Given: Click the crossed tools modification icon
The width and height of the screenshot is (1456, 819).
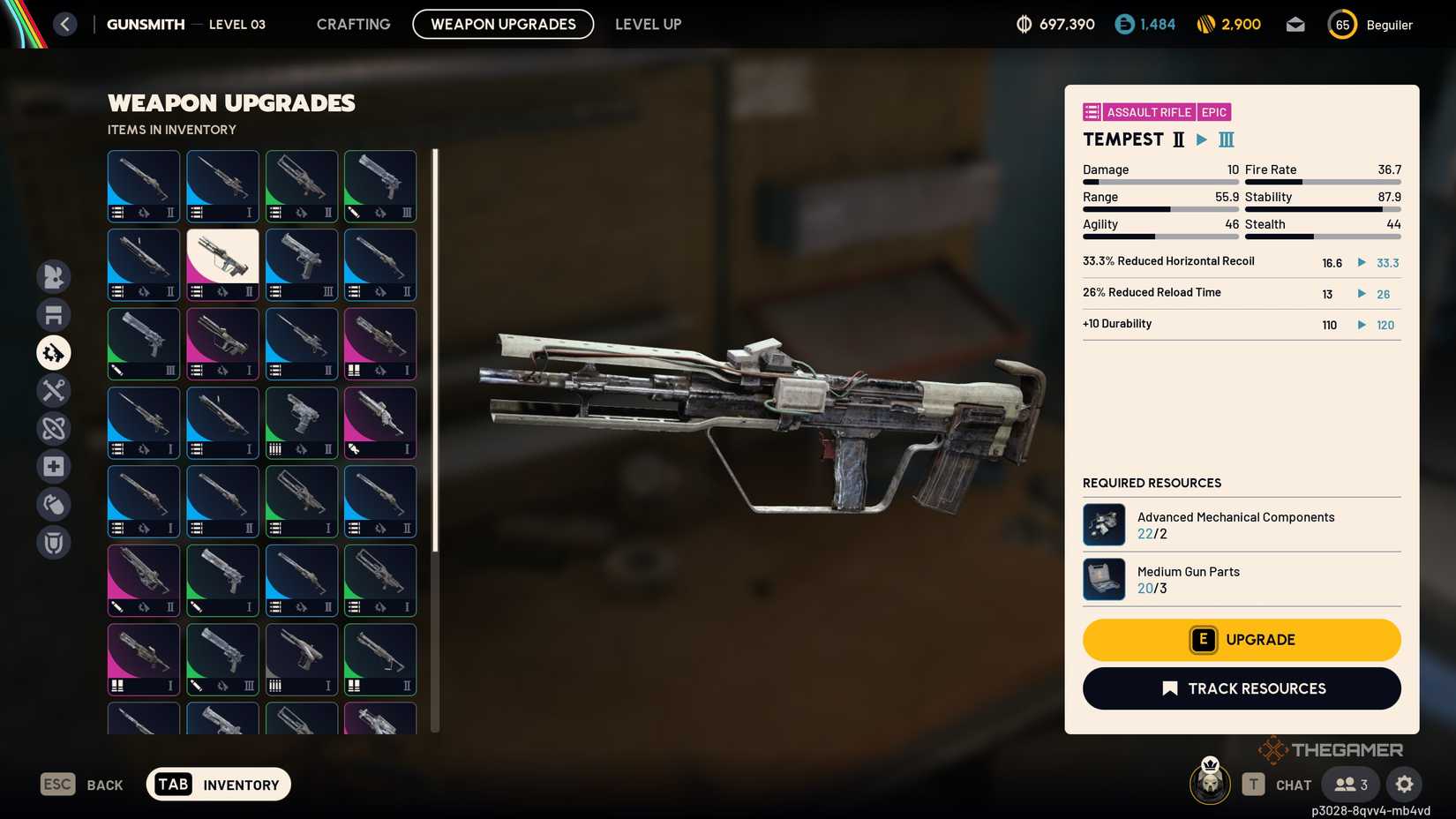Looking at the screenshot, I should click(x=54, y=391).
